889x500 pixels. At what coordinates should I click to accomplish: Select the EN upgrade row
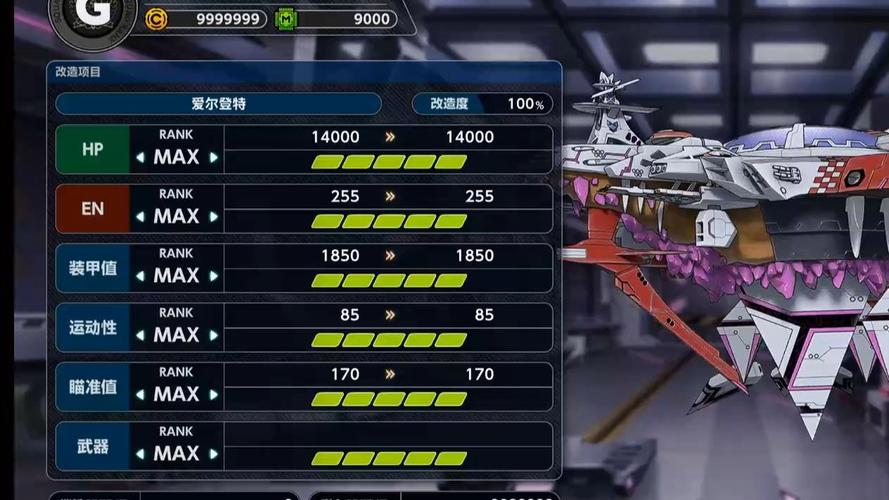[92, 209]
